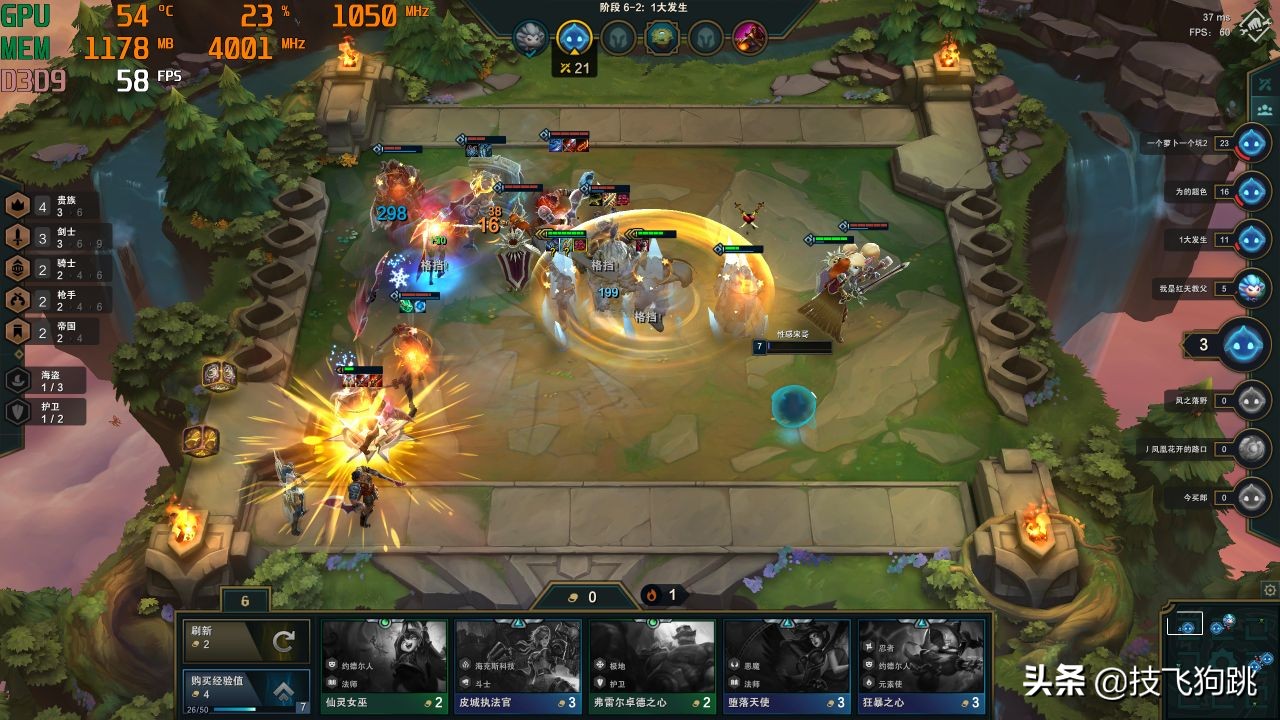Screen dimensions: 1280x720
Task: Scout the board of player 为的超色
Action: 1251,191
